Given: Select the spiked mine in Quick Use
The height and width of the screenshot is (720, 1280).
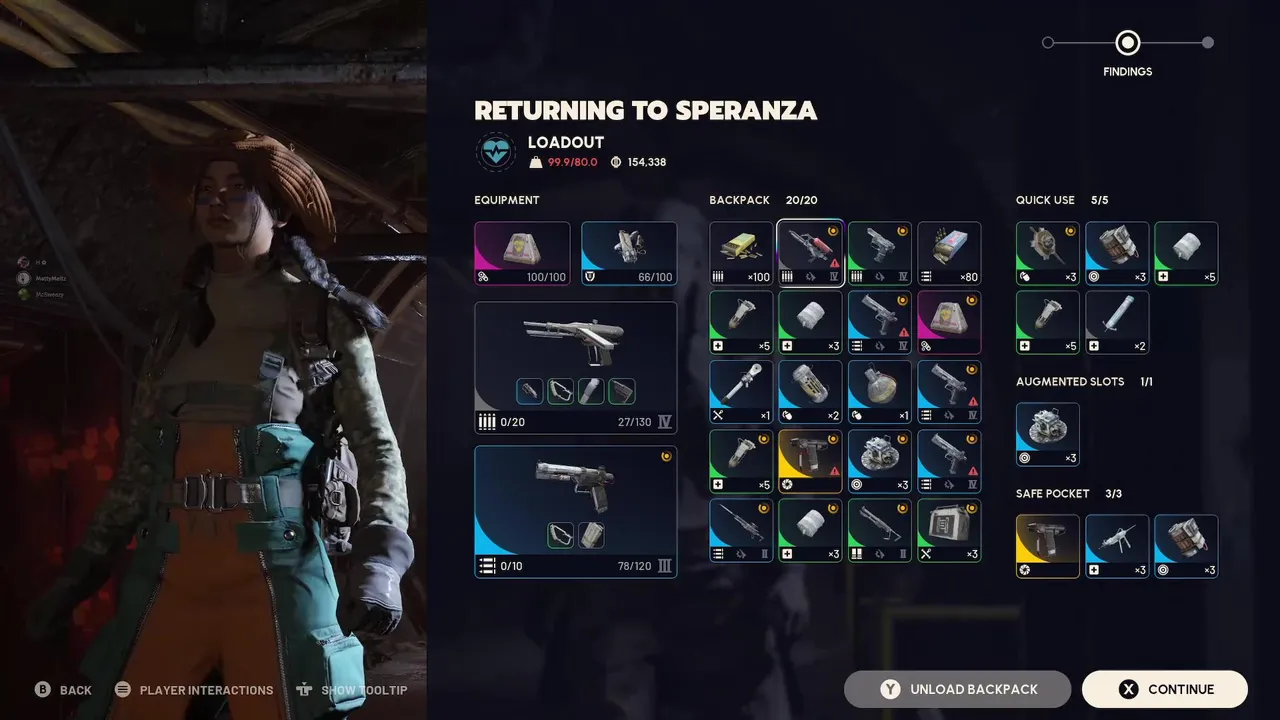Looking at the screenshot, I should point(1048,253).
